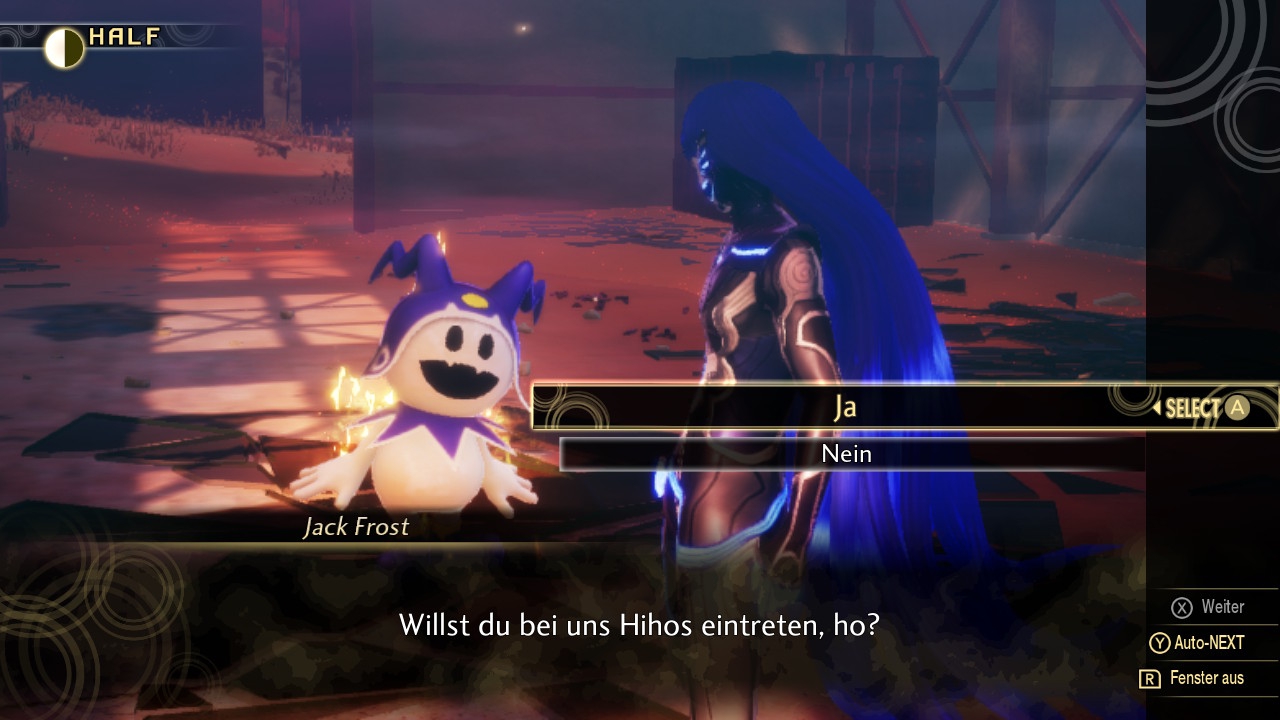Image resolution: width=1280 pixels, height=720 pixels.
Task: Choose the "Ja" dialogue reply
Action: tap(845, 407)
